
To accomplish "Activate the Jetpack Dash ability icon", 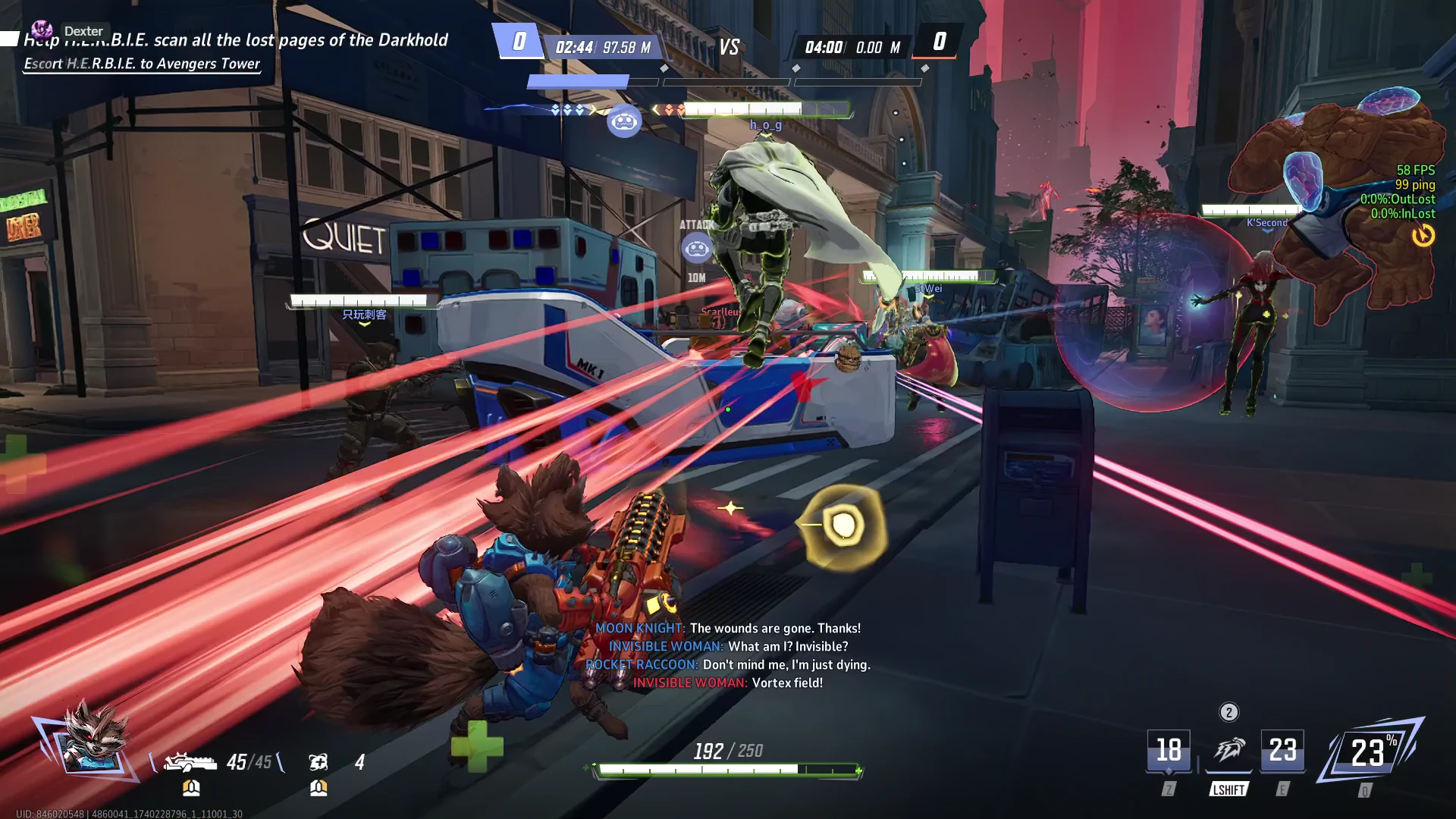I will click(x=1228, y=751).
